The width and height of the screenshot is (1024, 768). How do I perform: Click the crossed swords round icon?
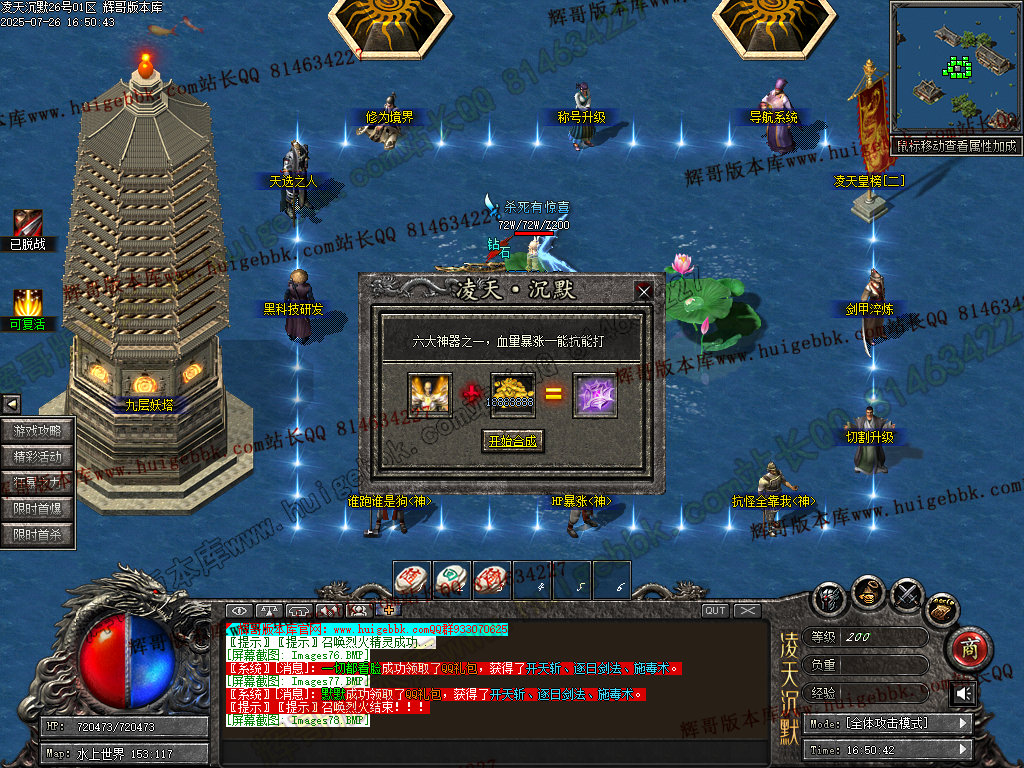click(907, 596)
